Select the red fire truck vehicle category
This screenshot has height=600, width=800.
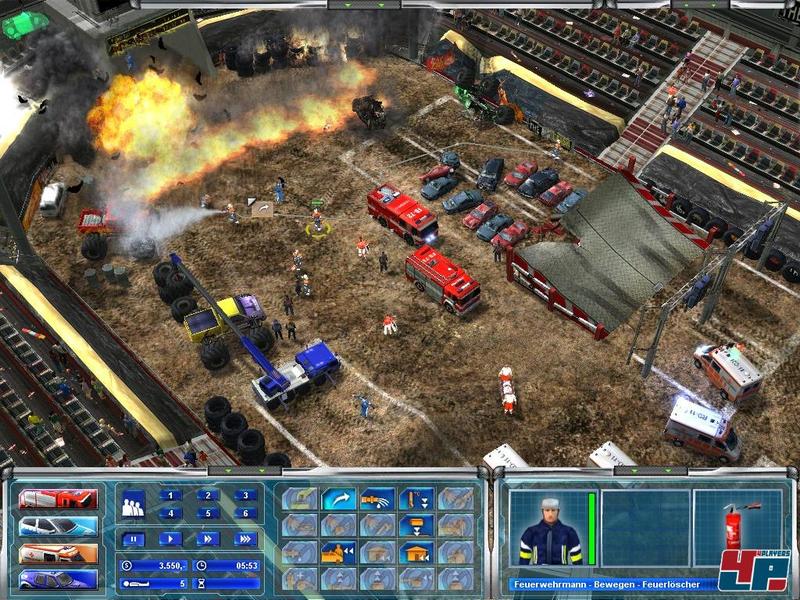(x=58, y=499)
